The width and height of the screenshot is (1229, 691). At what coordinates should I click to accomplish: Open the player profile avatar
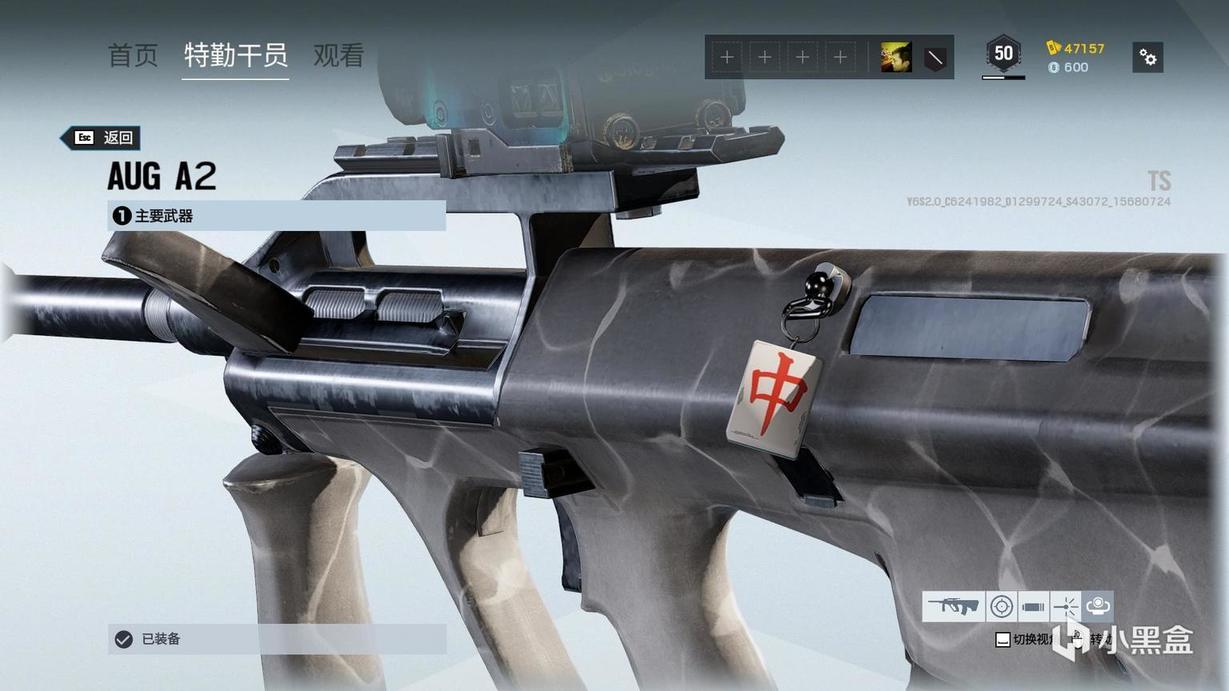[x=895, y=57]
